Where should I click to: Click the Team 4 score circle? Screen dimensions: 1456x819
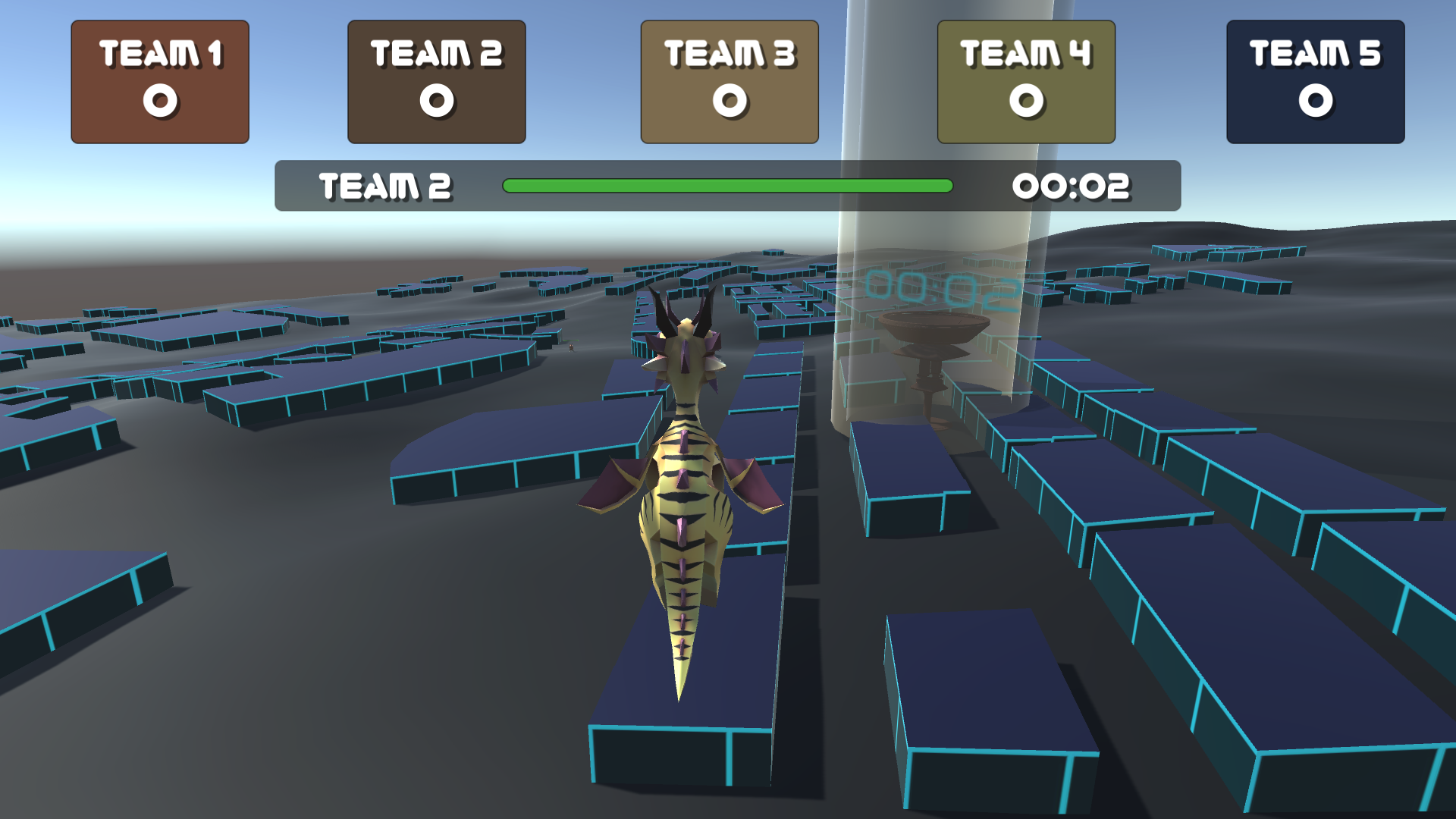click(x=1025, y=101)
